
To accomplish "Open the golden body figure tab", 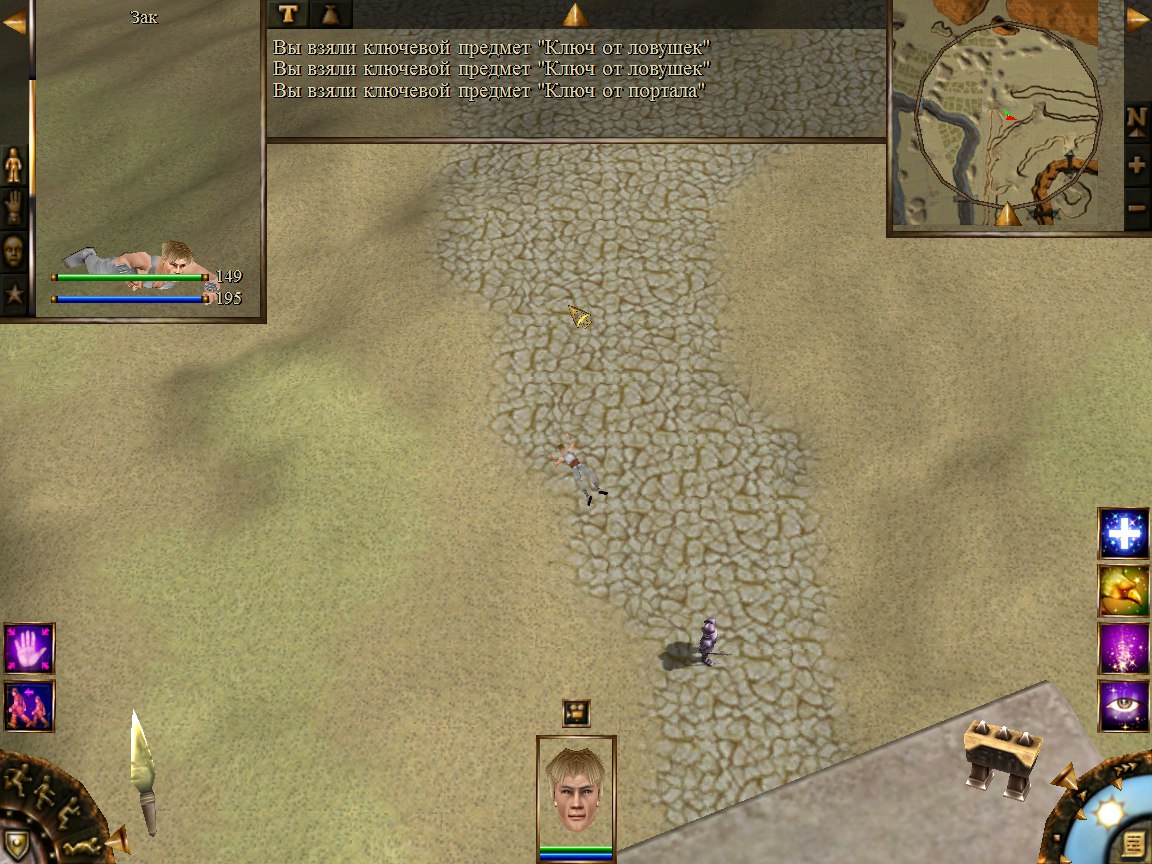I will click(x=14, y=164).
